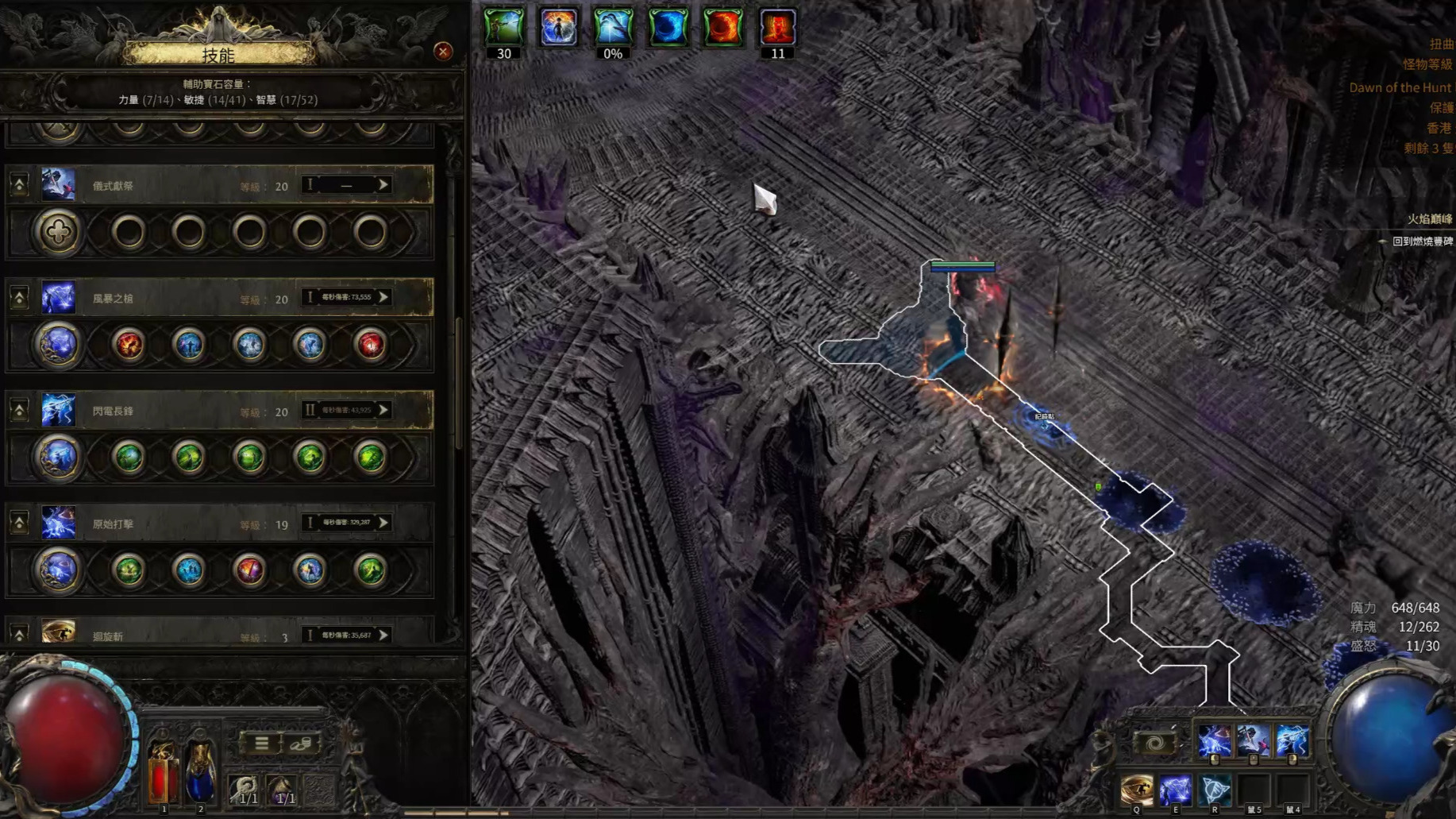Toggle the expander beside 原始打擊

point(19,523)
